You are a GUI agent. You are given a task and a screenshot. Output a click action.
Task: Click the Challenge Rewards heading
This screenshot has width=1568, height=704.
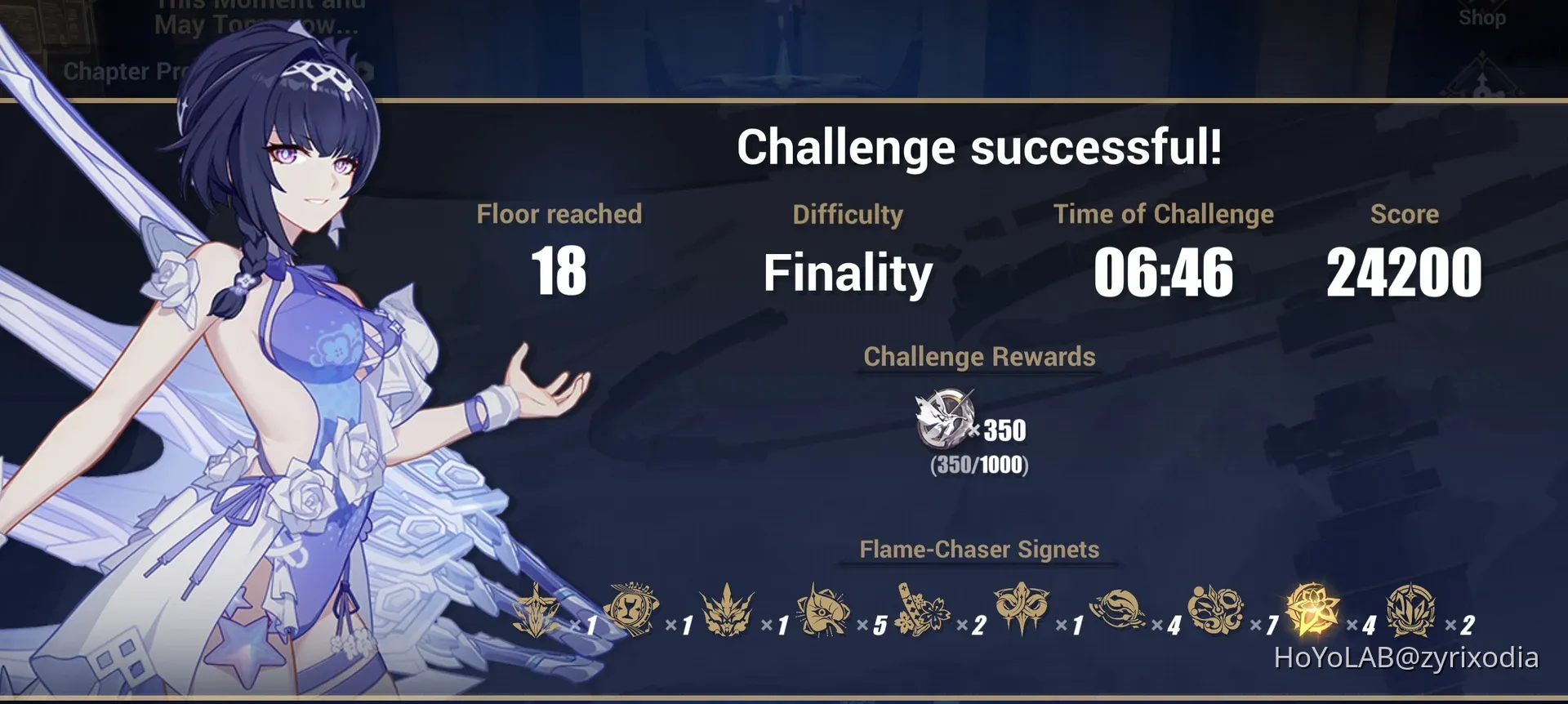979,357
